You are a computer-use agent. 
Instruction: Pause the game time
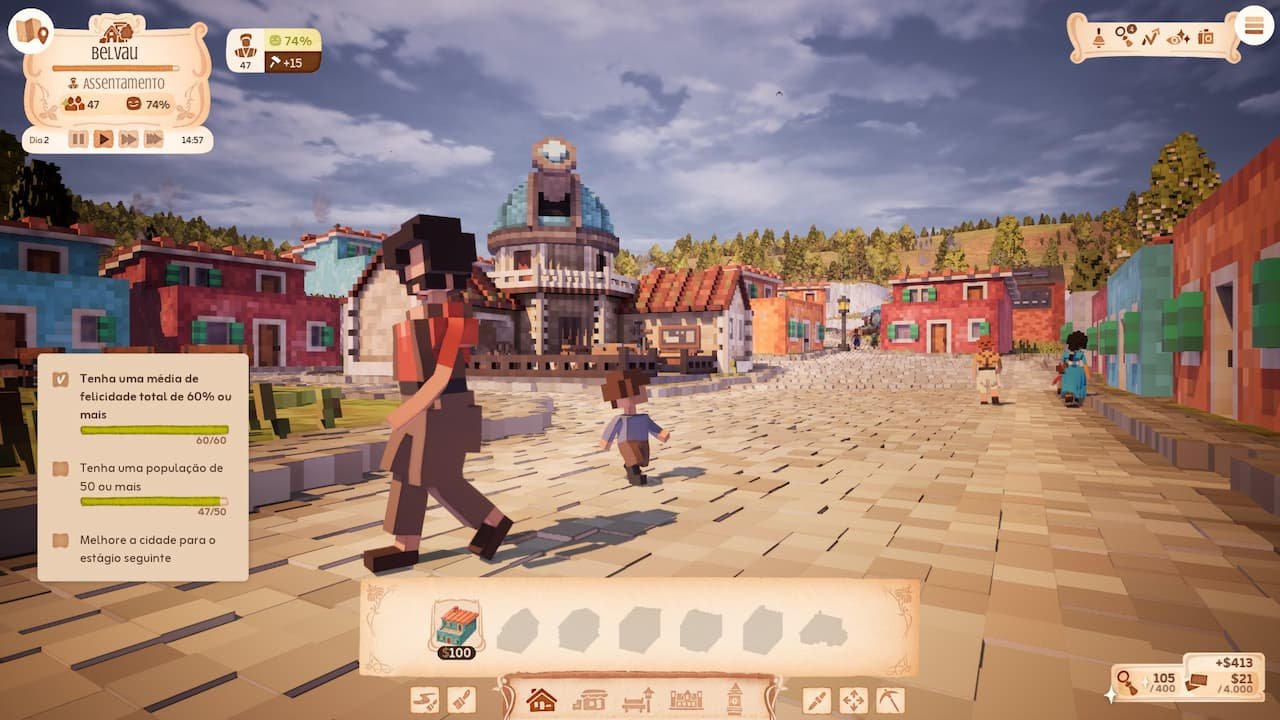78,139
